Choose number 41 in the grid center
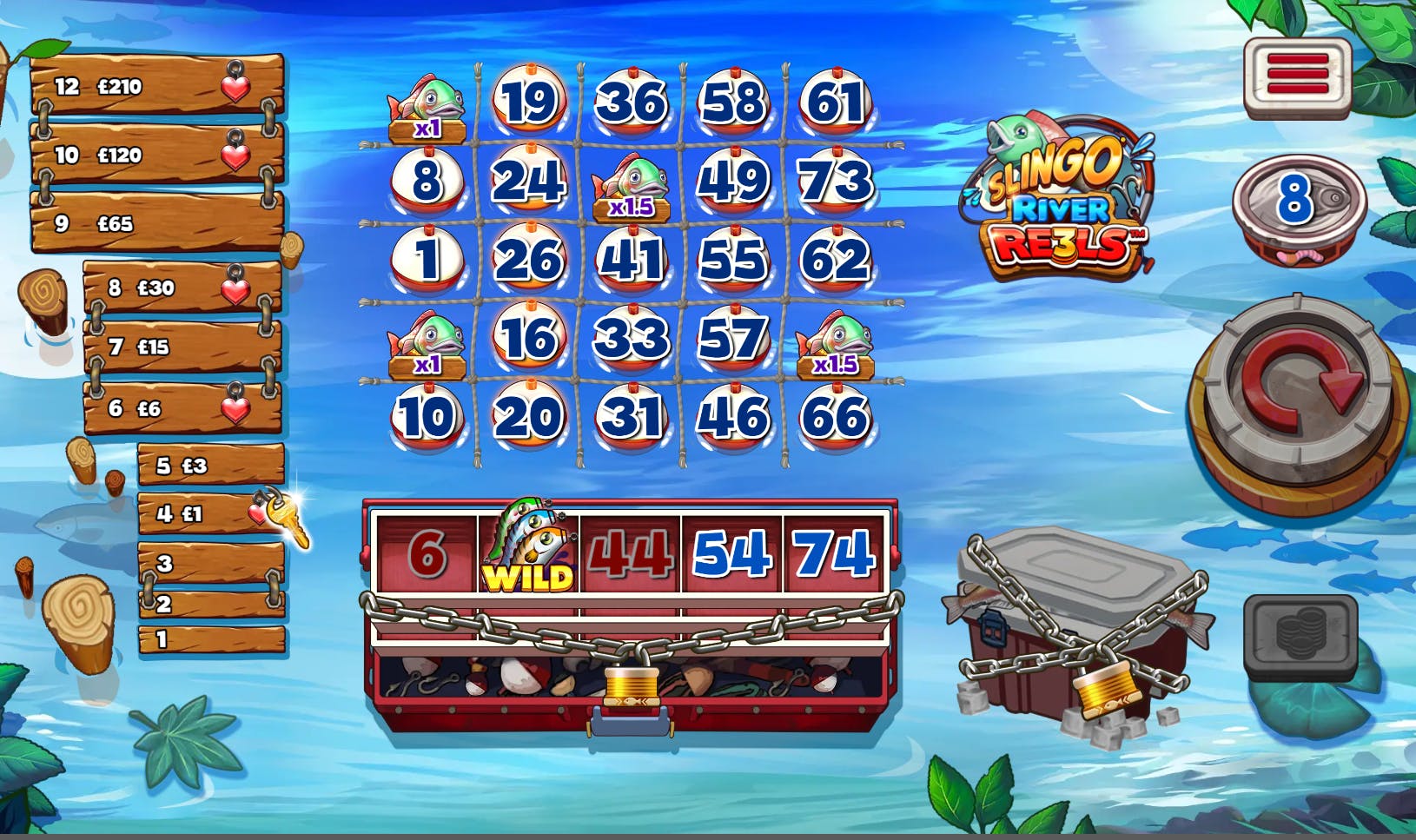1416x840 pixels. [632, 260]
